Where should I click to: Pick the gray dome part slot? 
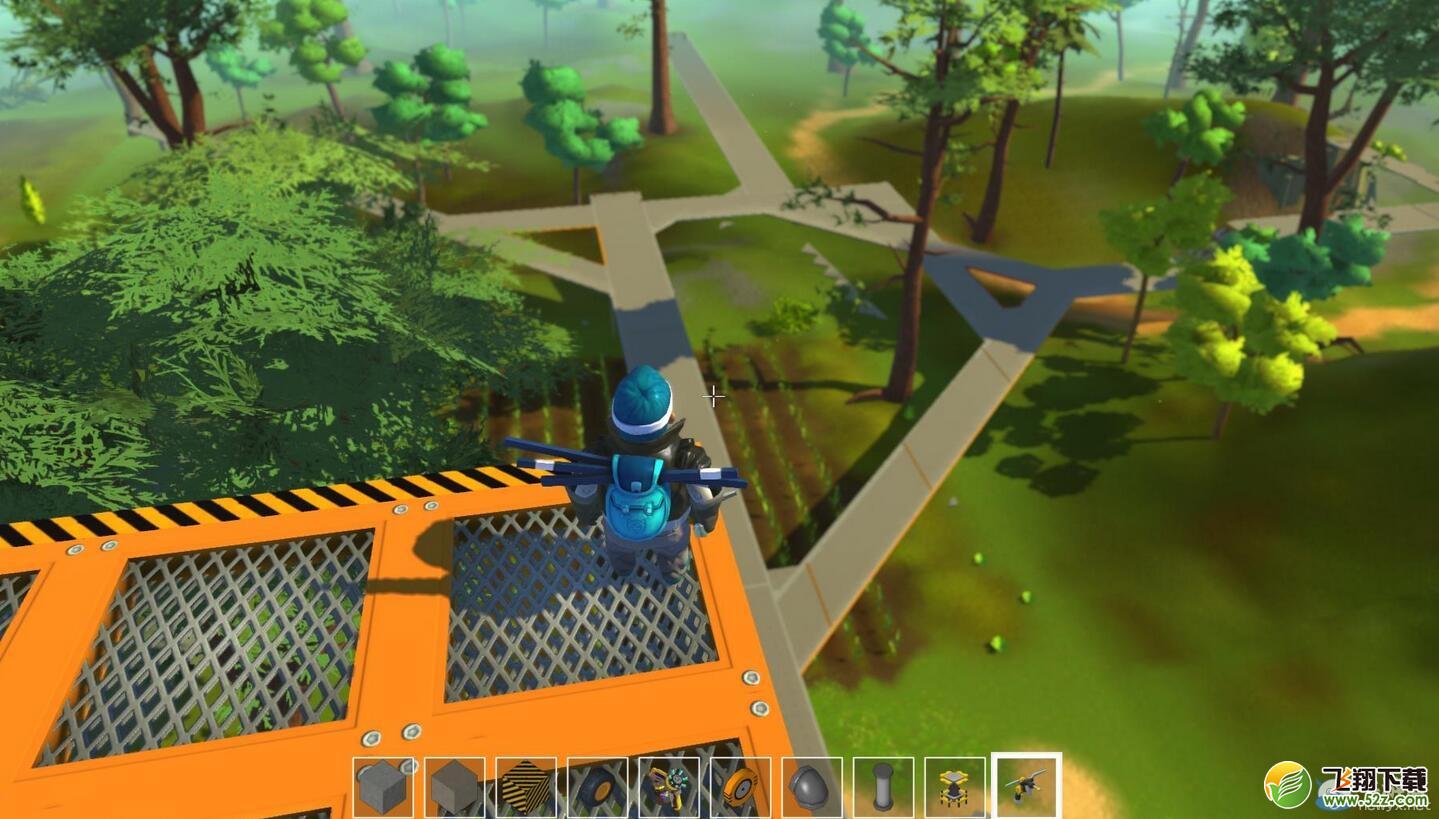click(x=812, y=787)
